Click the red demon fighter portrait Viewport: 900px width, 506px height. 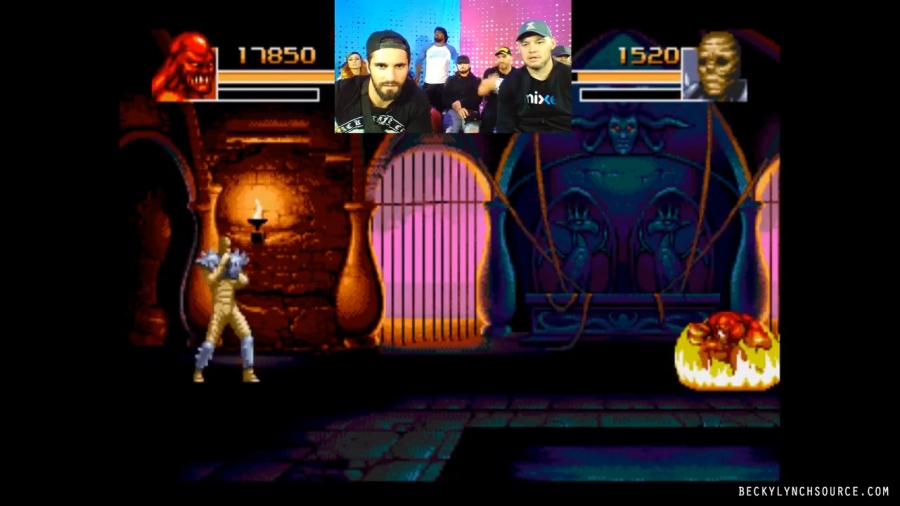[184, 67]
